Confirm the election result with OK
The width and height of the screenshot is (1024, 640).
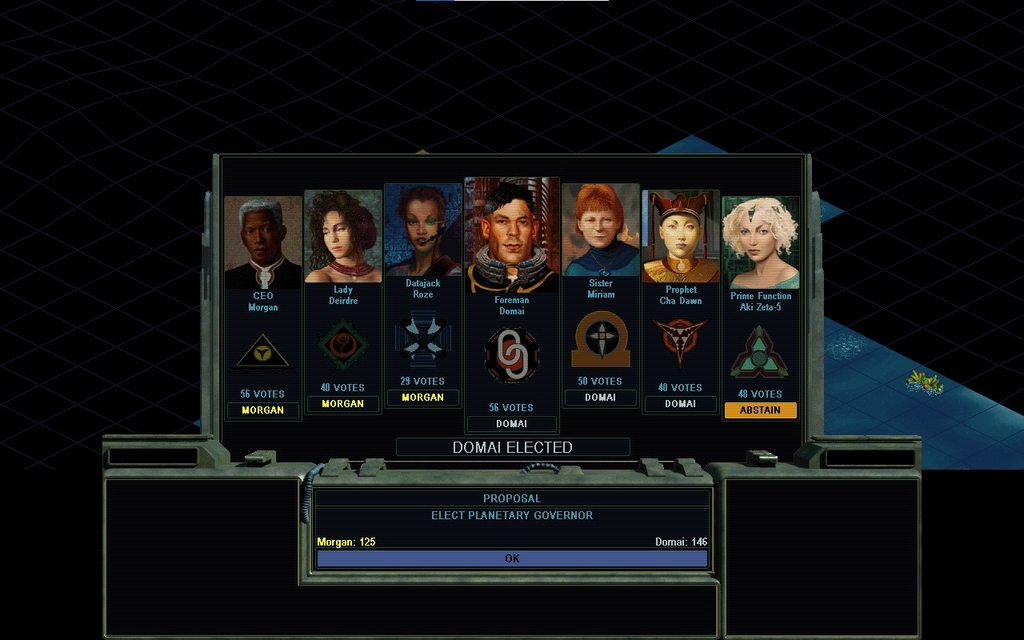pyautogui.click(x=512, y=559)
